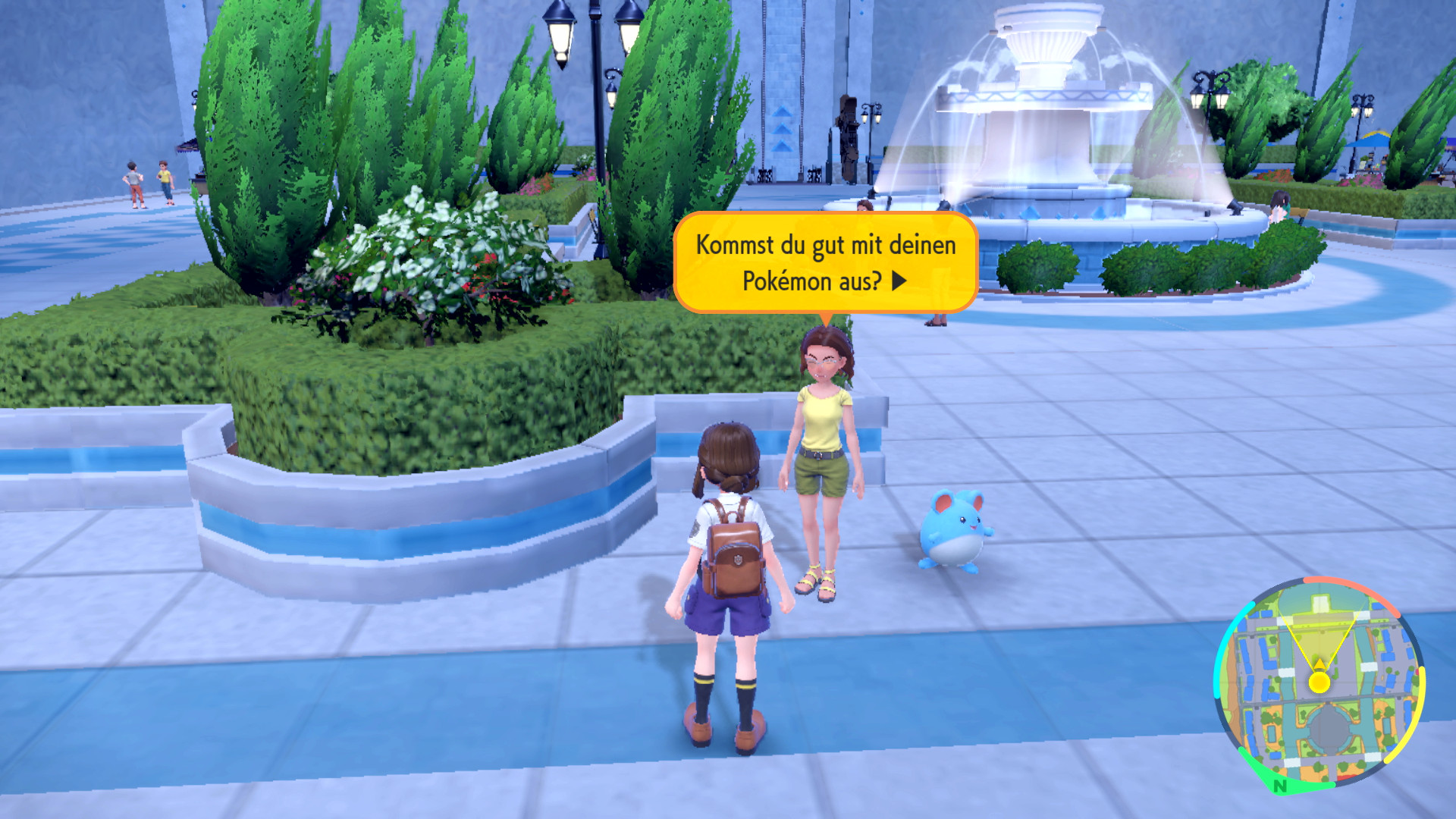The width and height of the screenshot is (1456, 819).
Task: Advance dialogue with the black arrow
Action: point(899,281)
